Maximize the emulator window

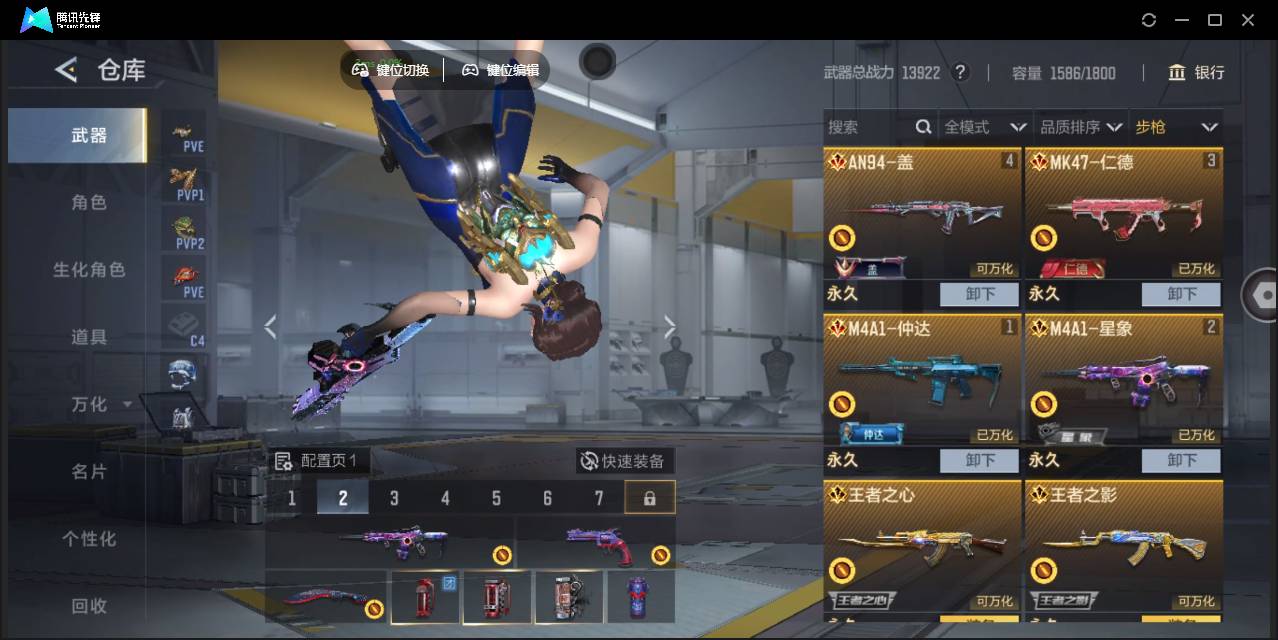click(1215, 20)
